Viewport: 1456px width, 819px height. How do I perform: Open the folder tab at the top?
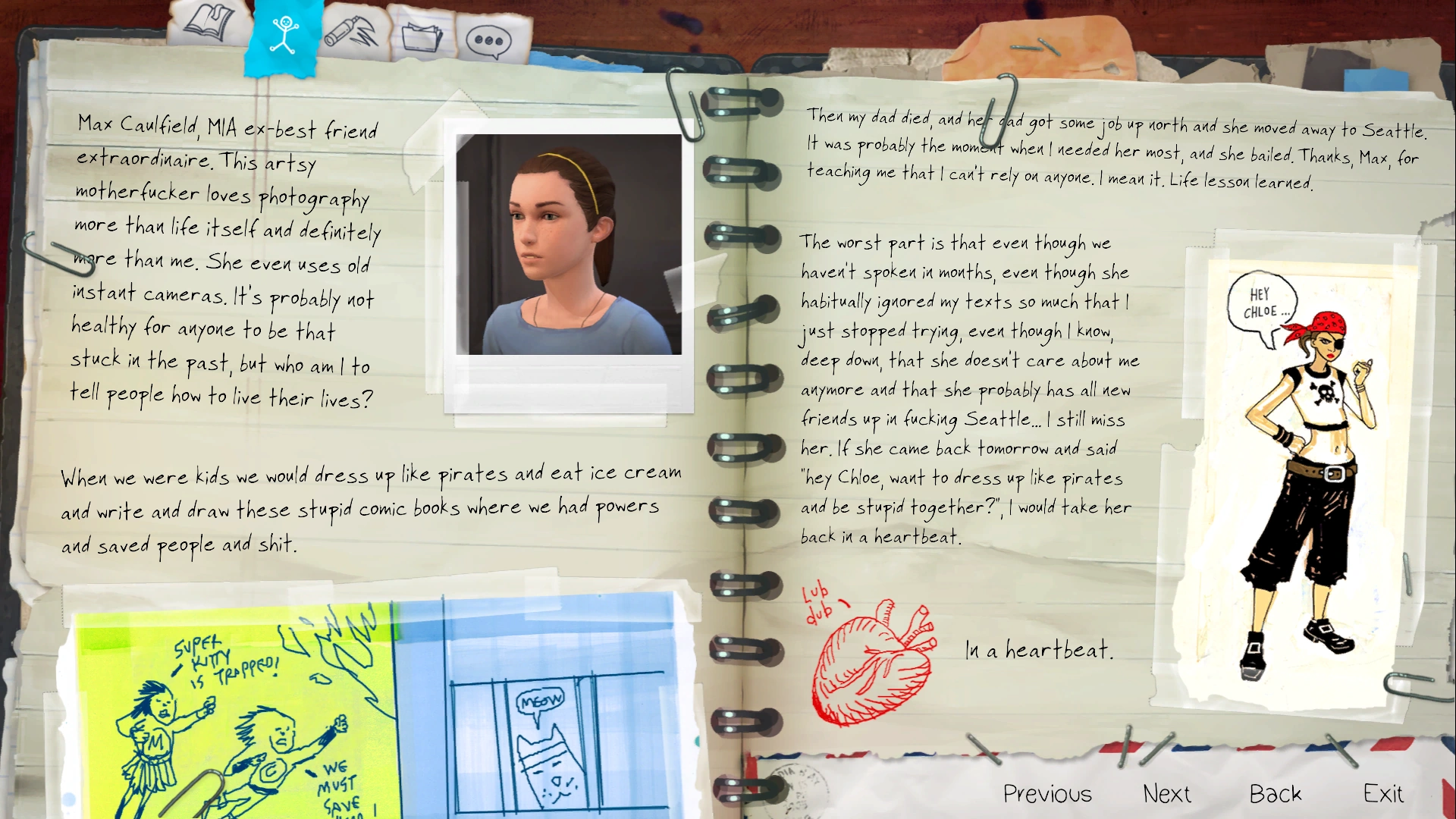tap(422, 38)
